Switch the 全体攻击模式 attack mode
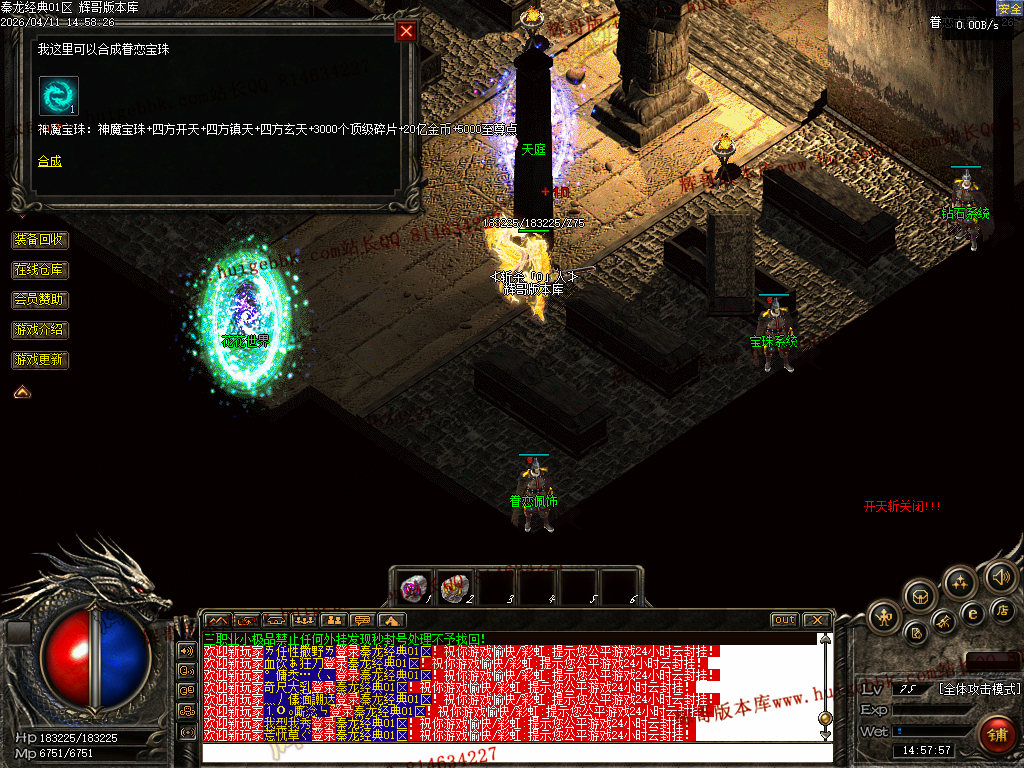1024x768 pixels. click(979, 689)
